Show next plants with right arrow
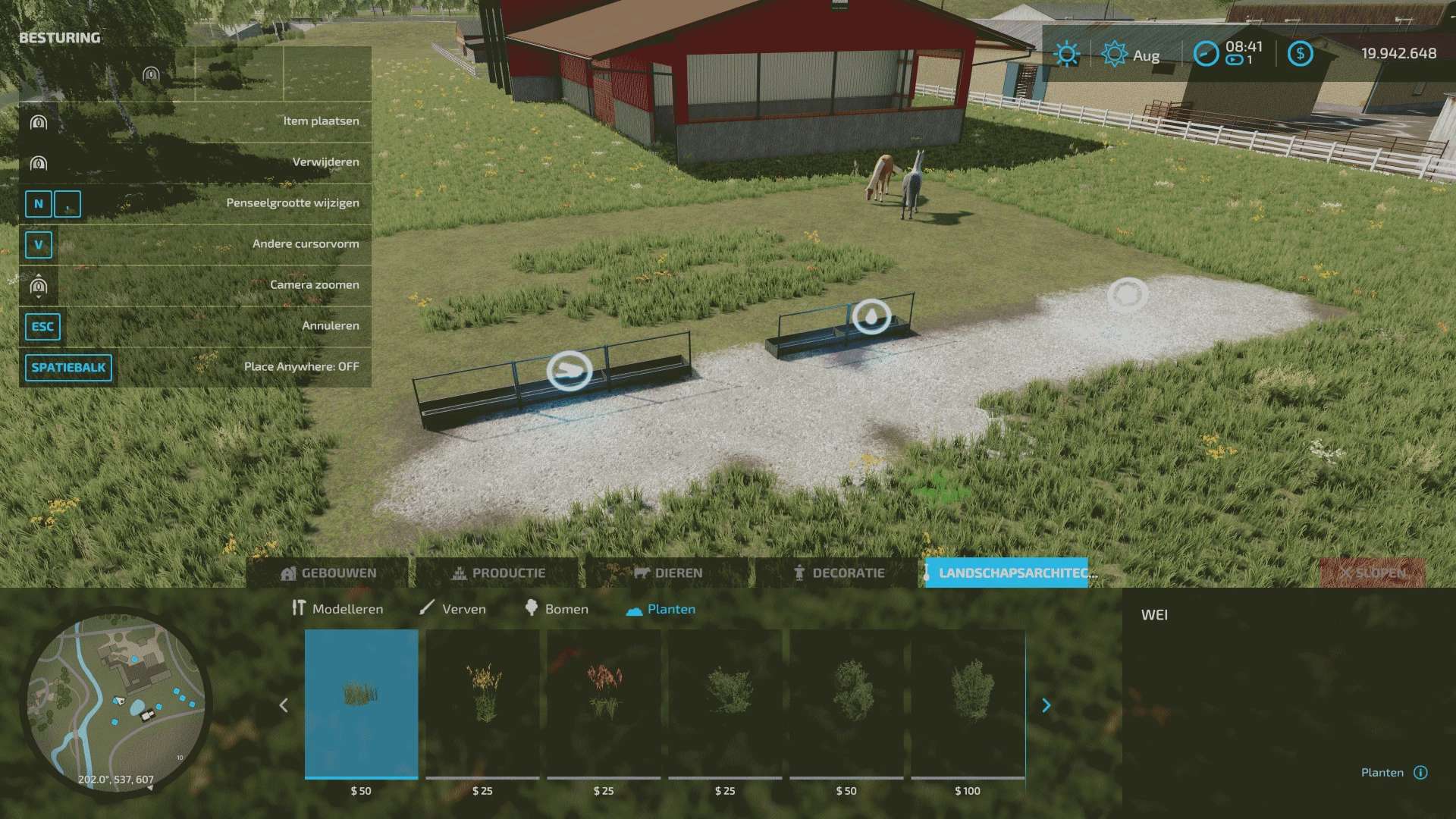Viewport: 1456px width, 819px height. (x=1046, y=706)
